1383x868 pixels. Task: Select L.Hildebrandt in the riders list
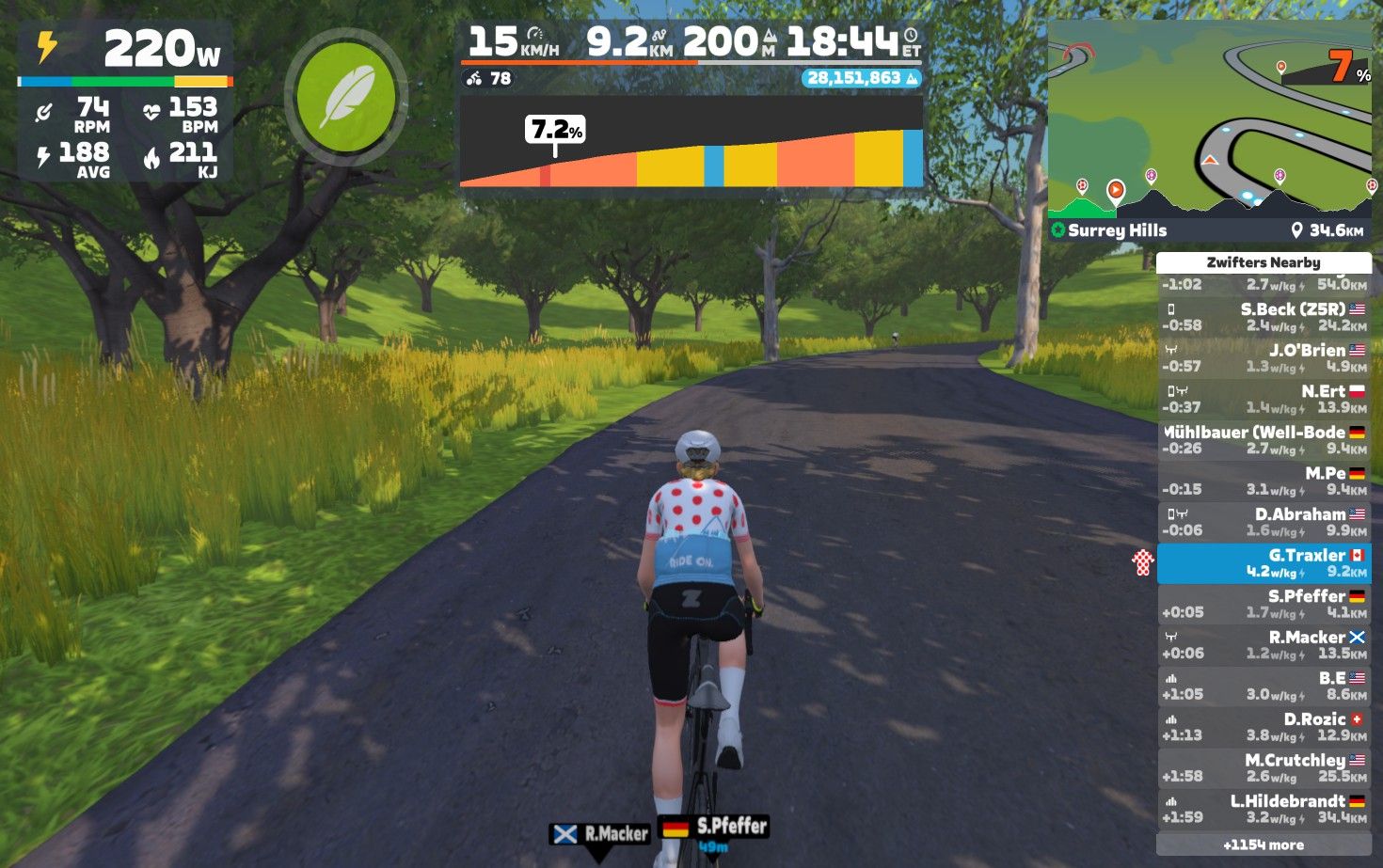tap(1264, 809)
